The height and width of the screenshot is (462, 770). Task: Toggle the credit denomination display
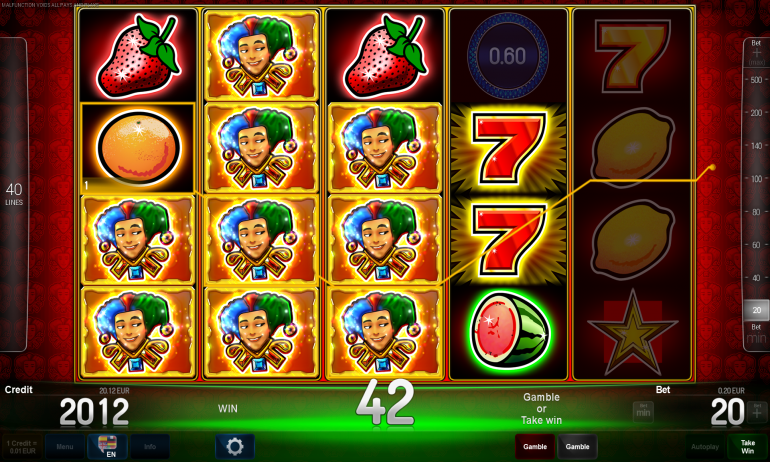[x=20, y=446]
